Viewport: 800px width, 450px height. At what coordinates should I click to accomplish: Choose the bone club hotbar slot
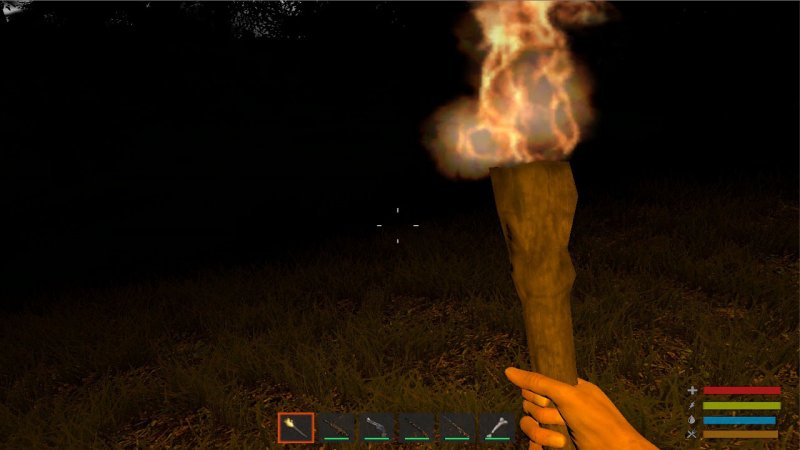pyautogui.click(x=499, y=427)
